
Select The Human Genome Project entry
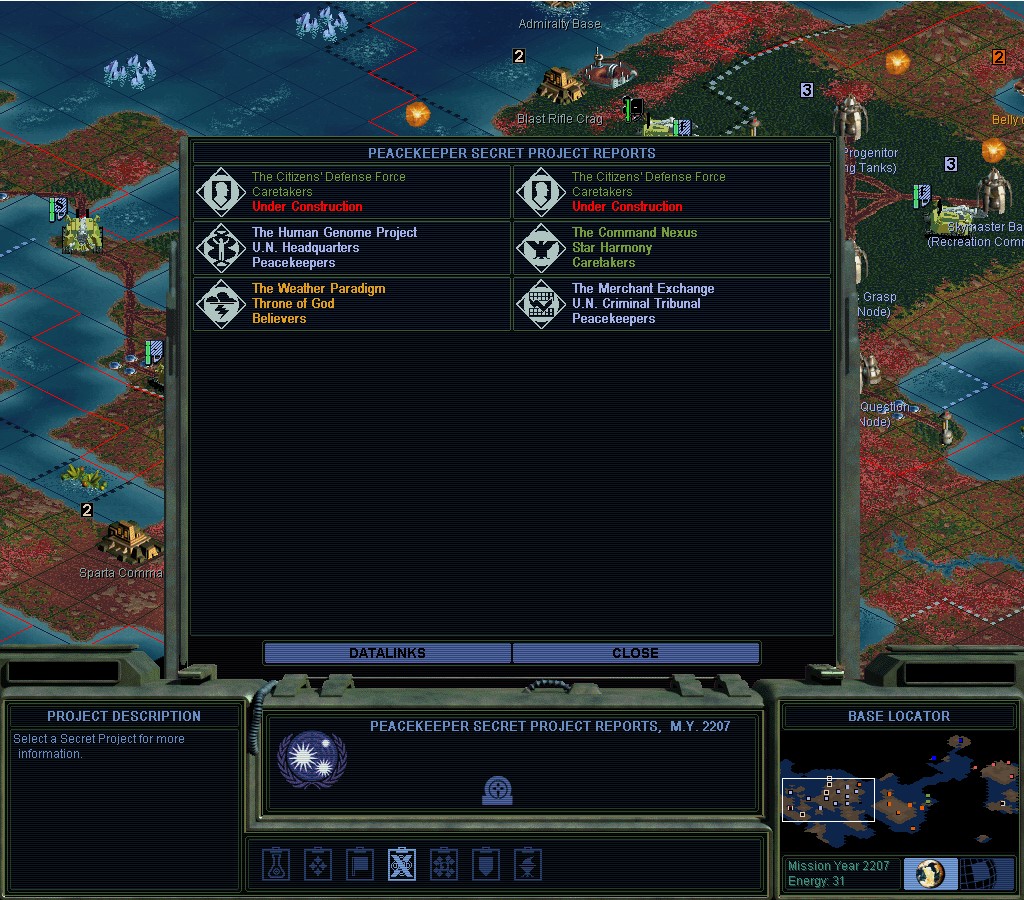(x=352, y=248)
